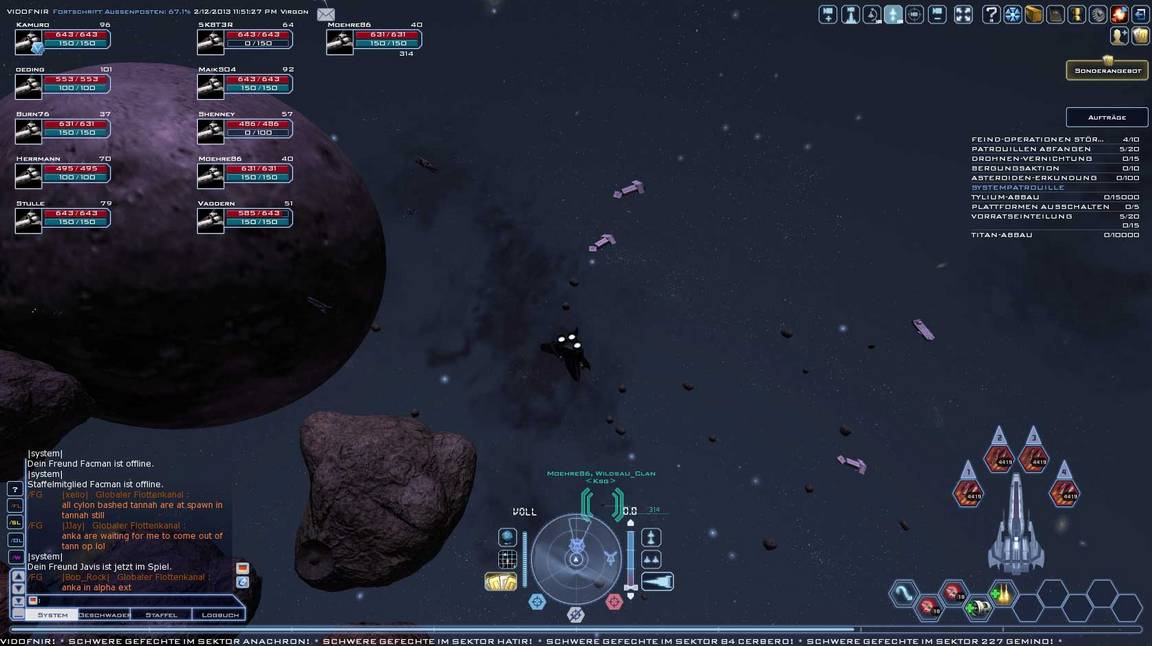Image resolution: width=1152 pixels, height=646 pixels.
Task: Switch to the Staffel chat tab
Action: [x=161, y=615]
